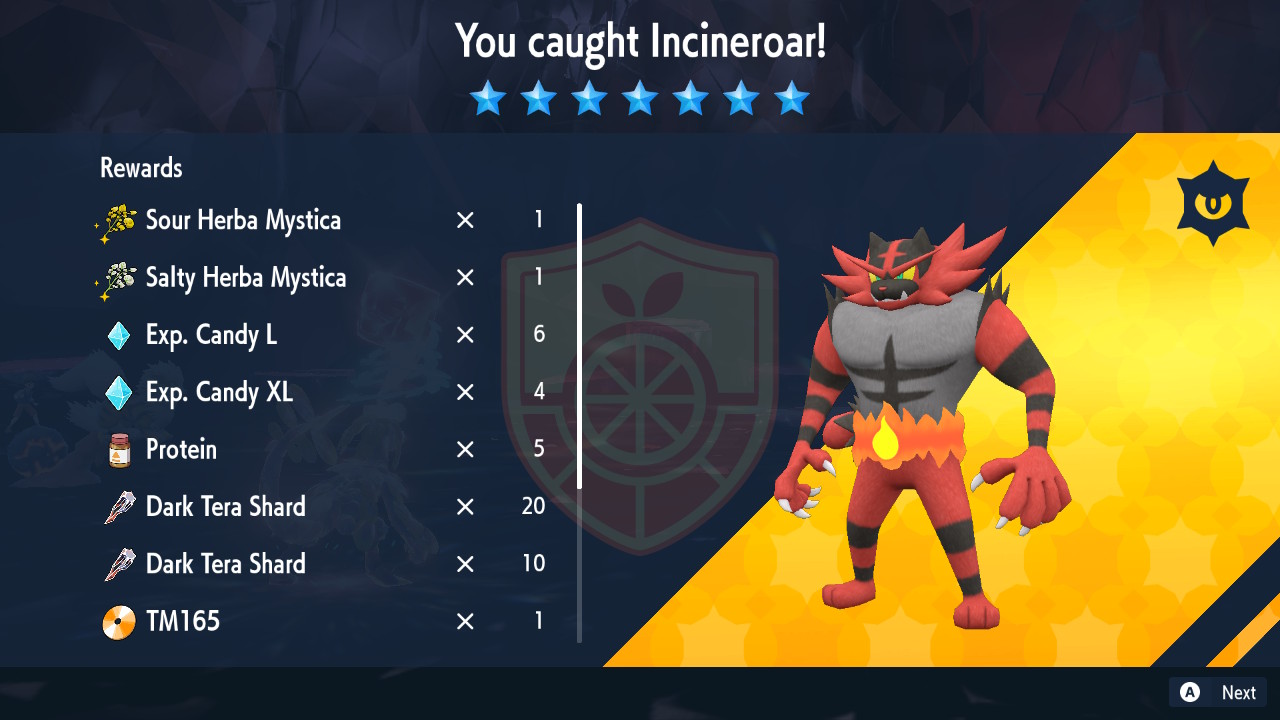Click the middle star under the title

[x=640, y=97]
